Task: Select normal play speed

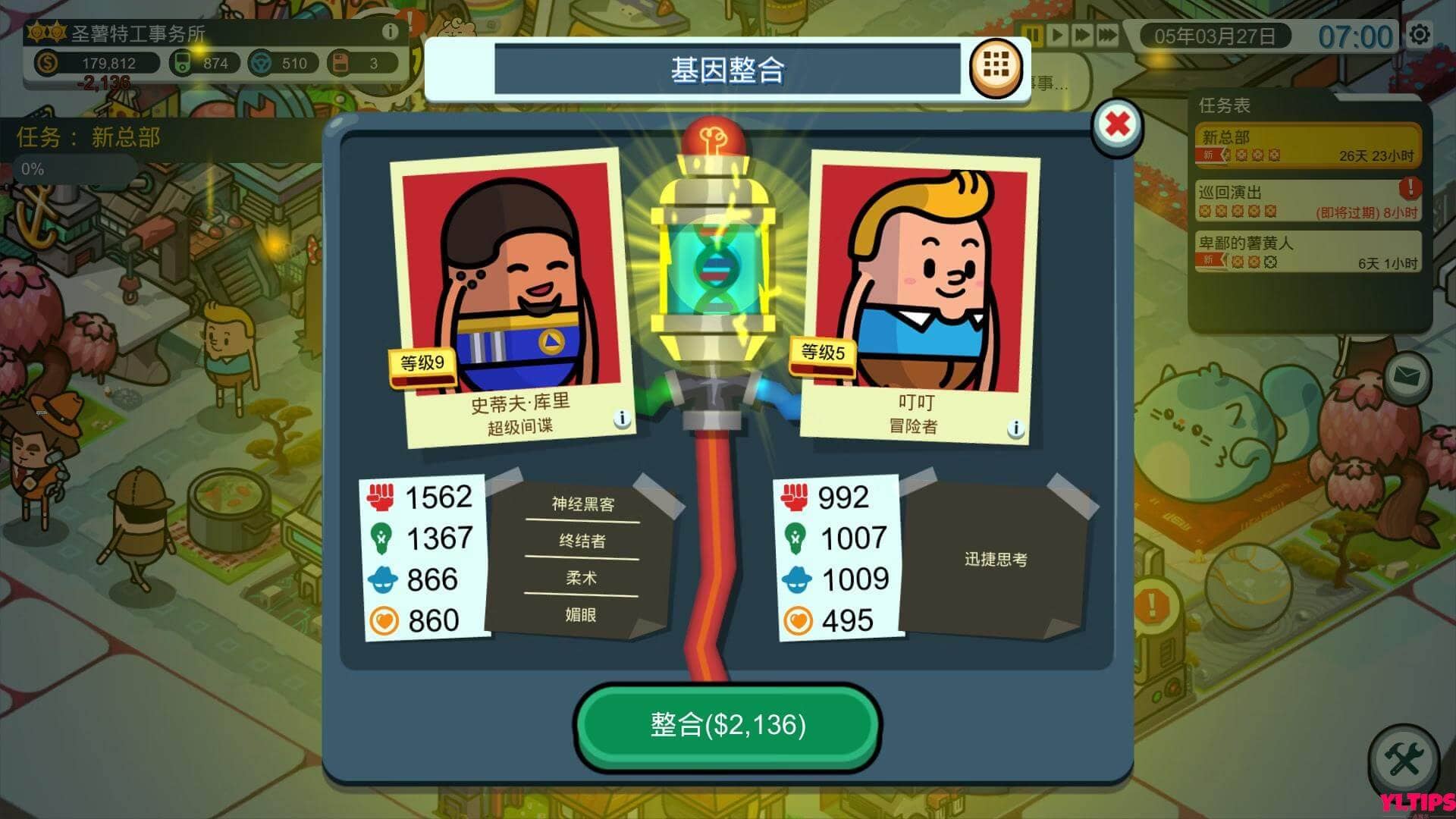Action: 1057,33
